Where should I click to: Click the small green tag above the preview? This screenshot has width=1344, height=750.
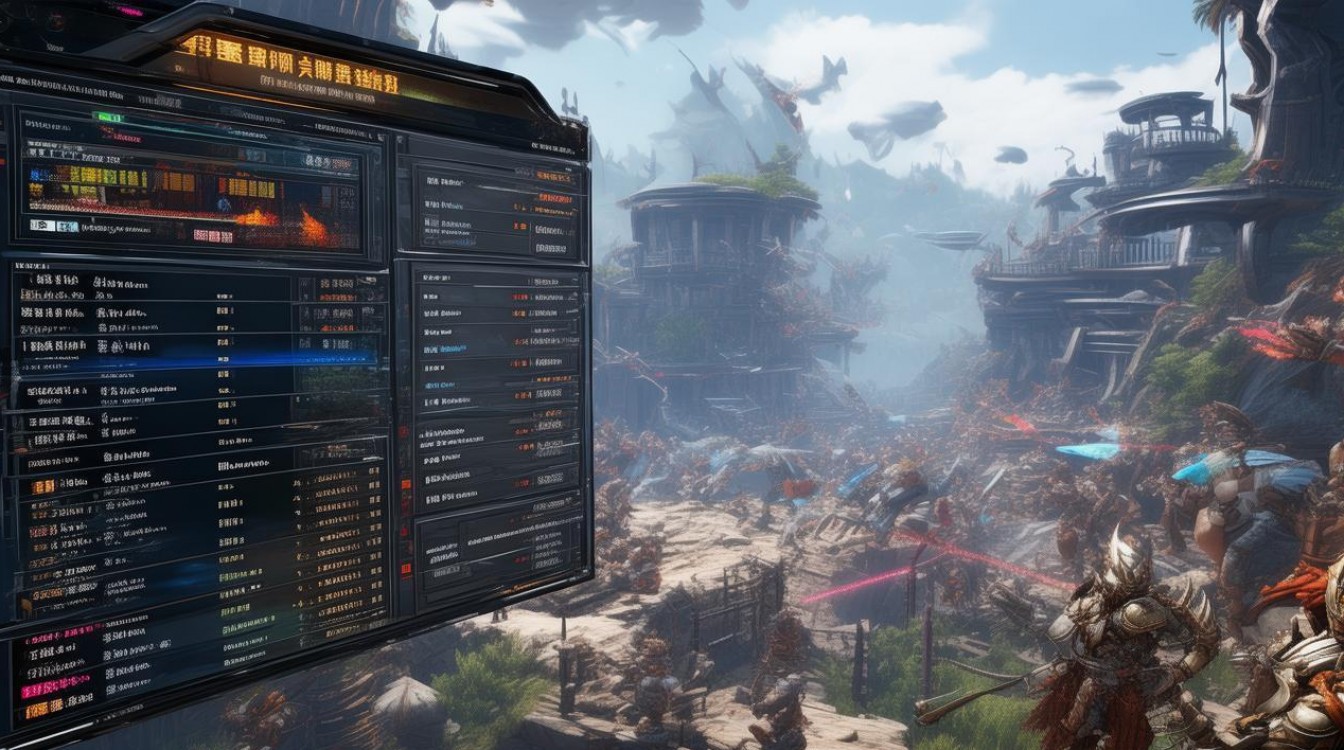(107, 117)
